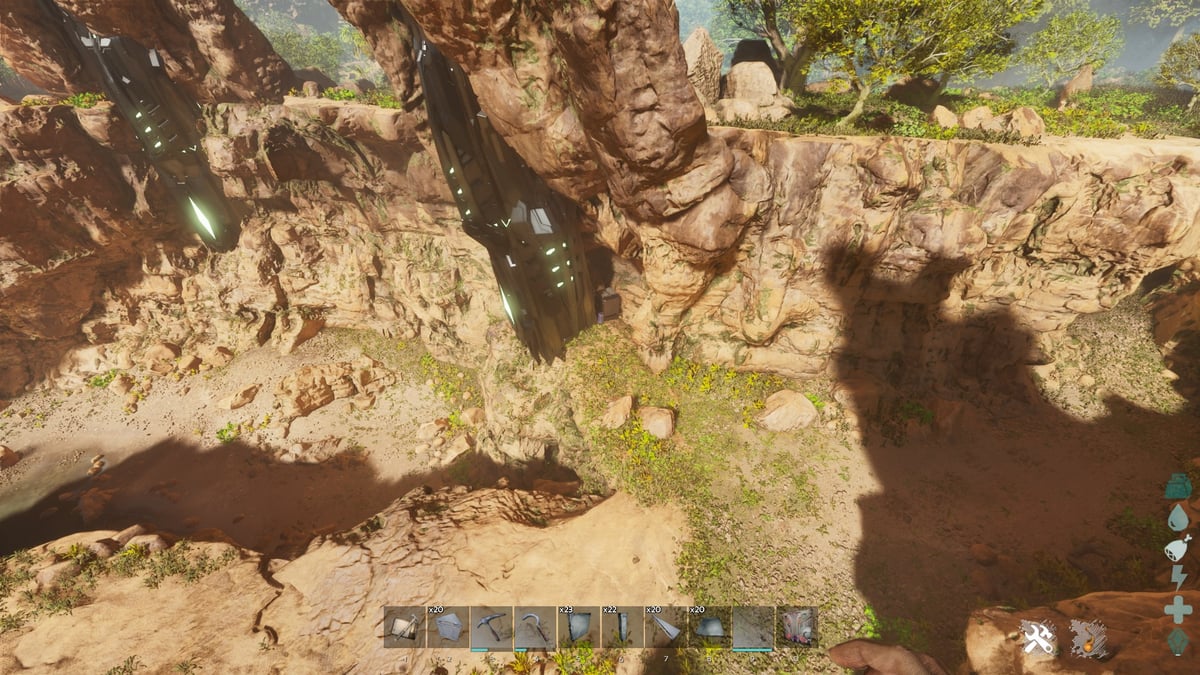
Task: Click the flame status effect icon
Action: coord(1088,638)
